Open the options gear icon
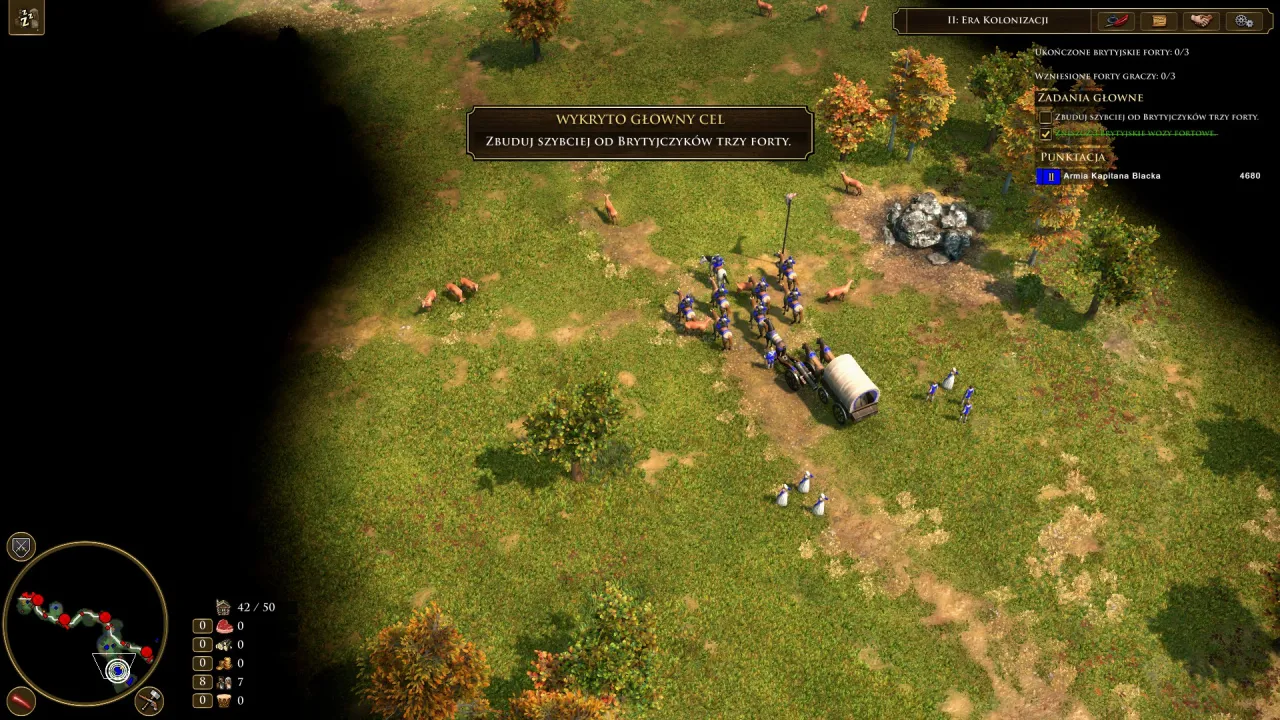This screenshot has height=720, width=1280. click(1243, 20)
